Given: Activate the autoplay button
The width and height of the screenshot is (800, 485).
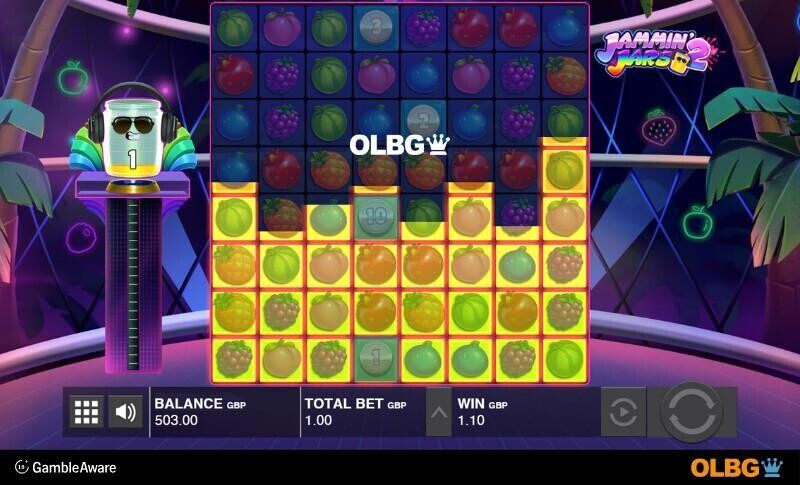Looking at the screenshot, I should (622, 411).
